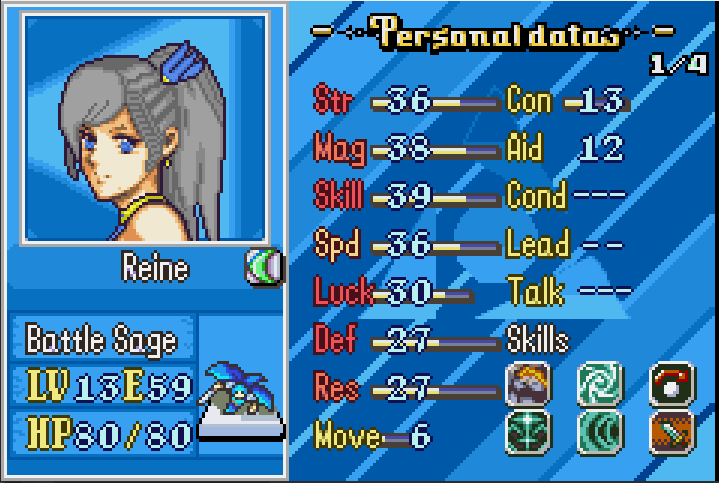Image resolution: width=719 pixels, height=483 pixels.
Task: Select the teal glowing cross skill icon
Action: click(528, 433)
